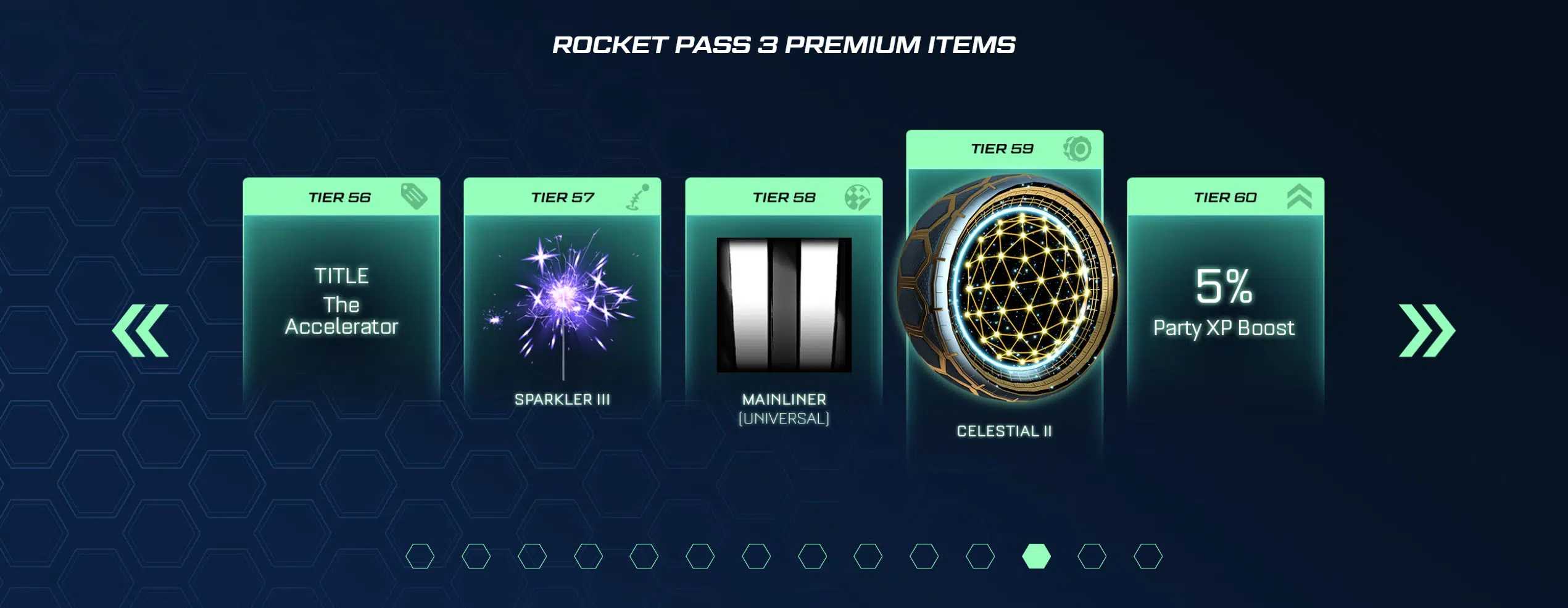
Task: Jump to the last page hexagon indicator
Action: pos(1148,556)
